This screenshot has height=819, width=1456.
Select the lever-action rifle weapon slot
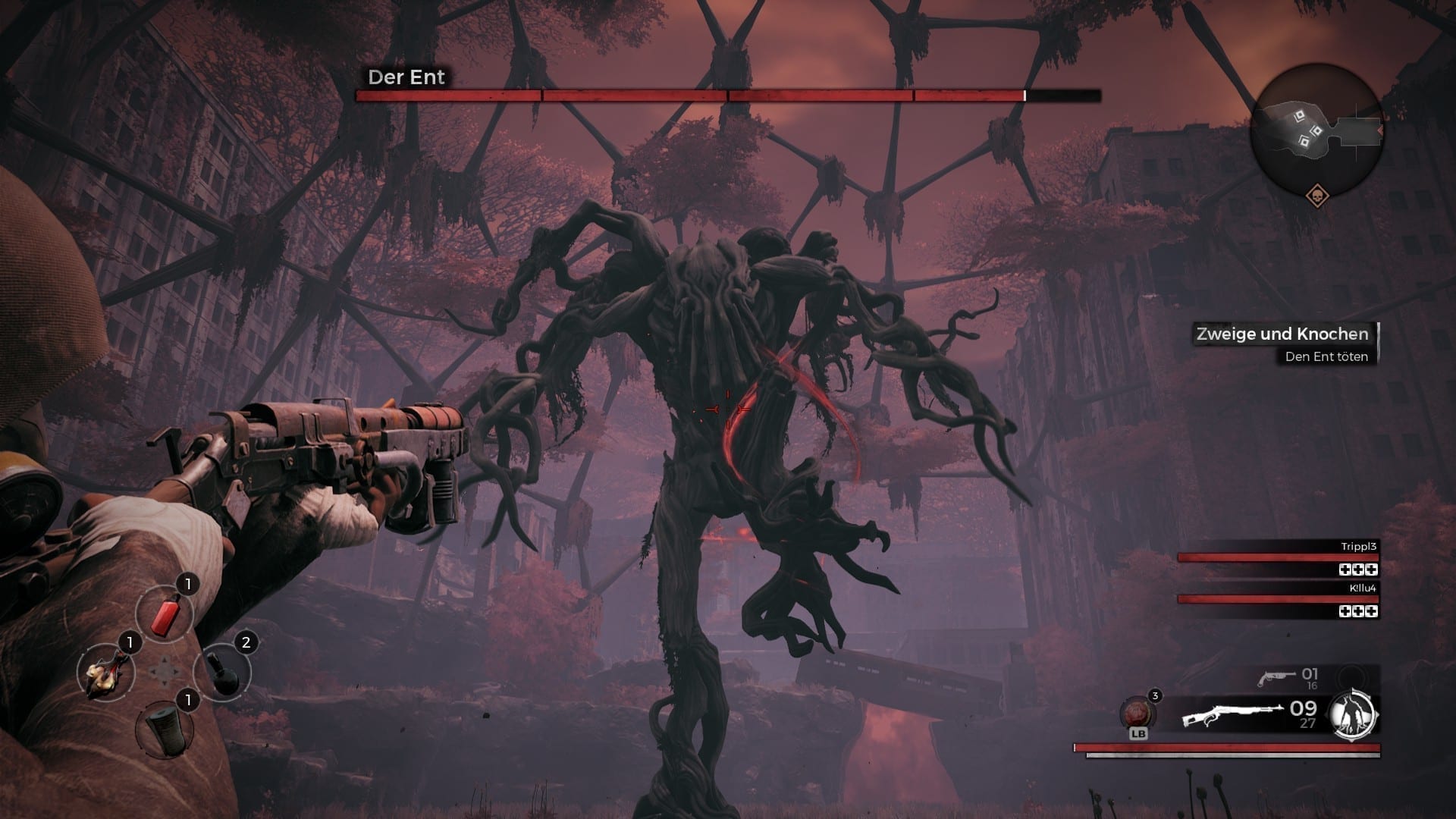1232,715
